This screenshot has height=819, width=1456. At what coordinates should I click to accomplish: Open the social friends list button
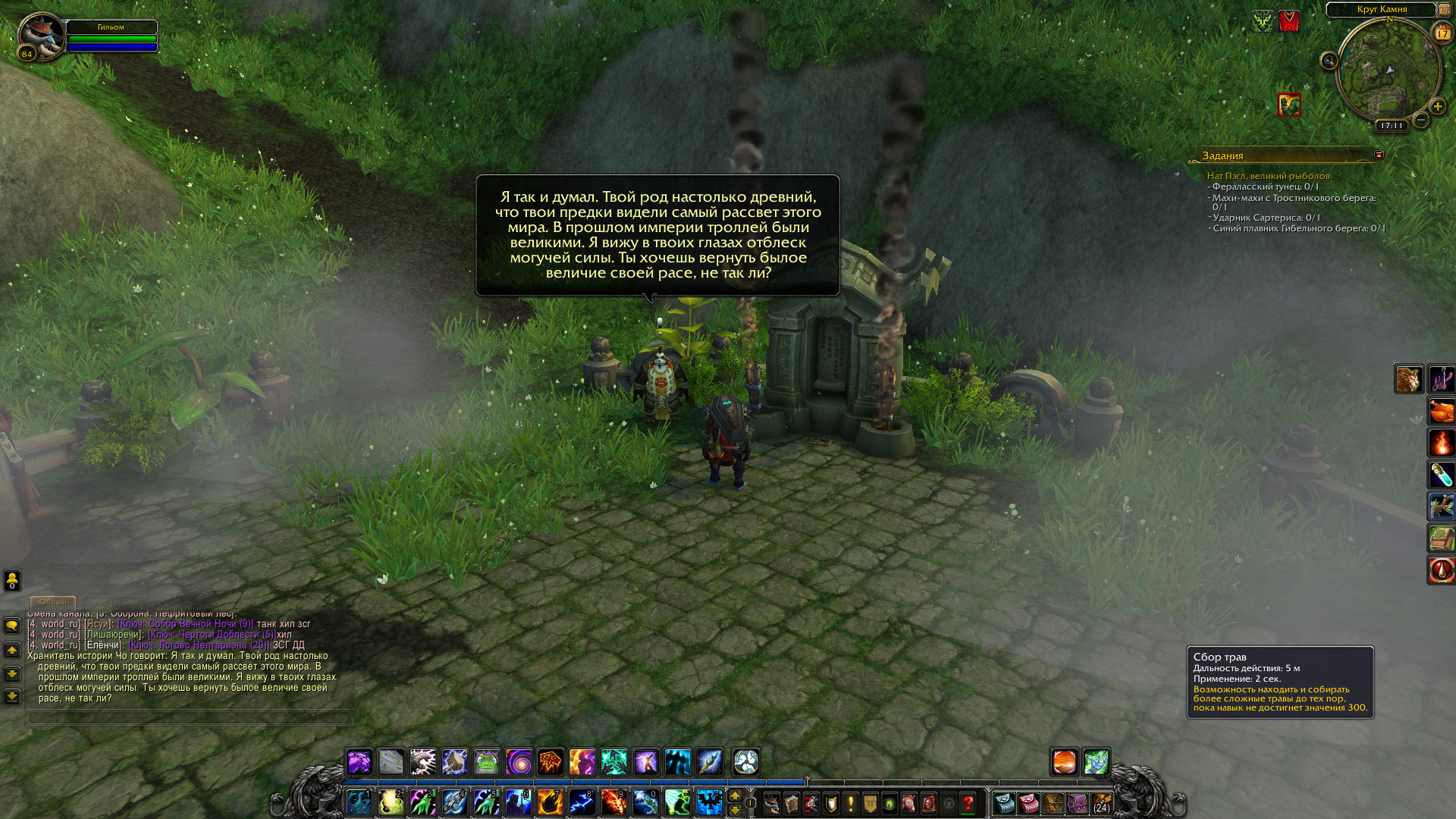(x=12, y=580)
